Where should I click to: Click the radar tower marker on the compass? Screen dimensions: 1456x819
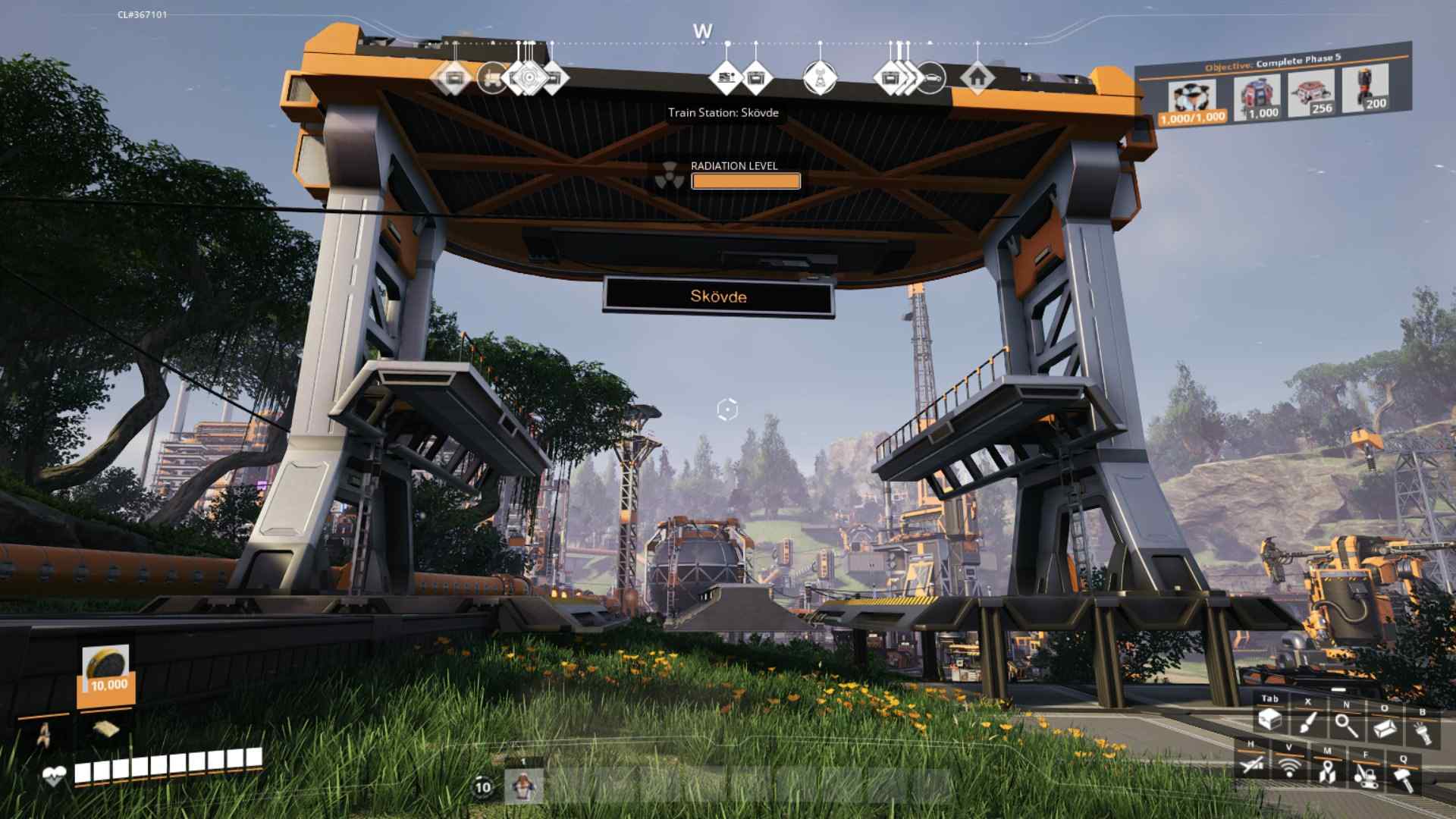coord(821,78)
